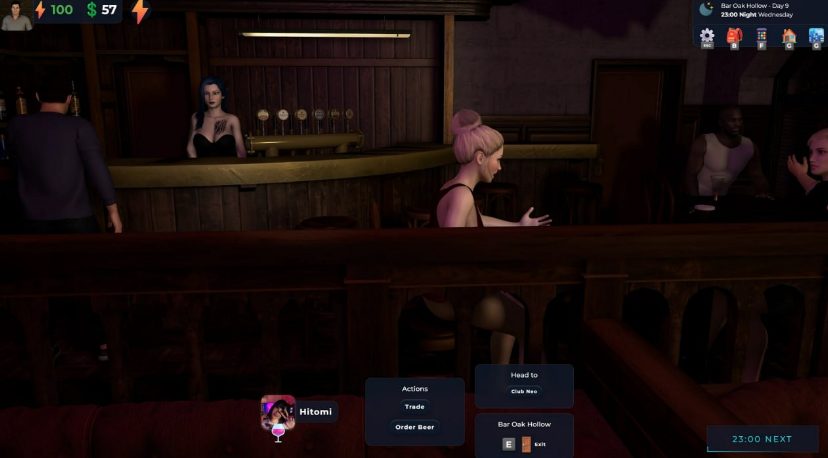This screenshot has width=828, height=458.
Task: Click the round lightning bolt icon
Action: coord(140,11)
